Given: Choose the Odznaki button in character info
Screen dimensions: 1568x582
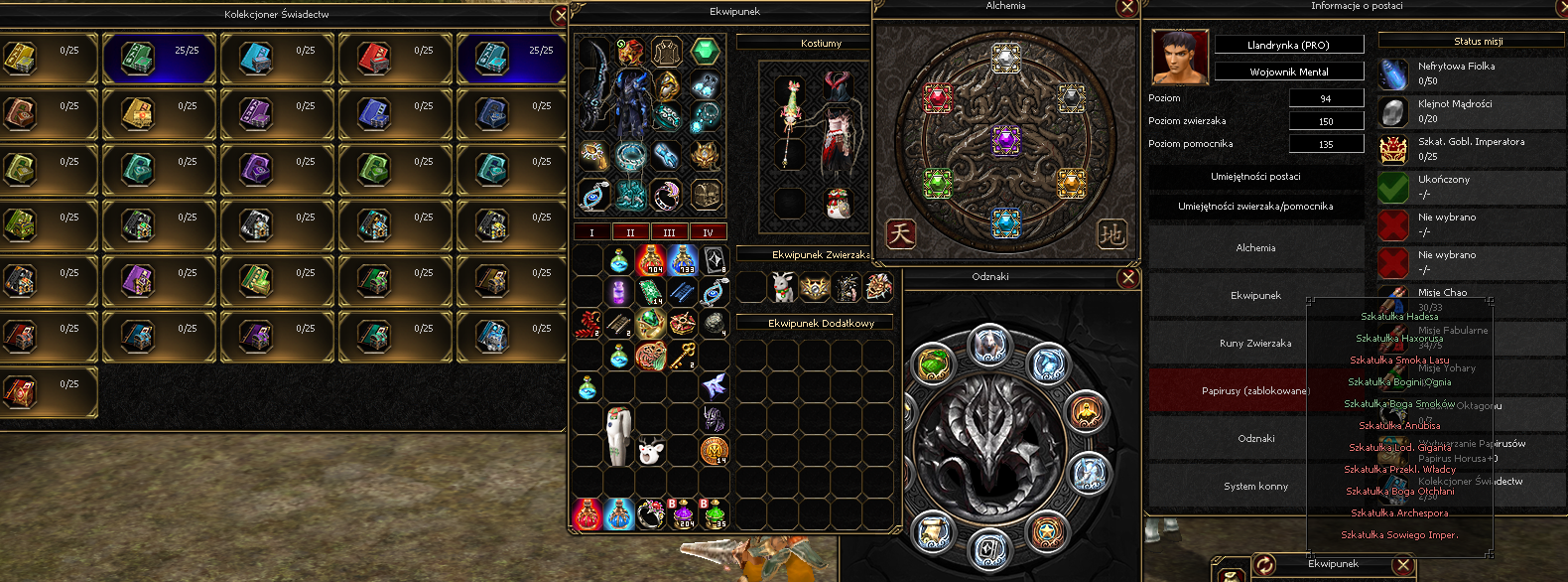Looking at the screenshot, I should [x=1255, y=439].
